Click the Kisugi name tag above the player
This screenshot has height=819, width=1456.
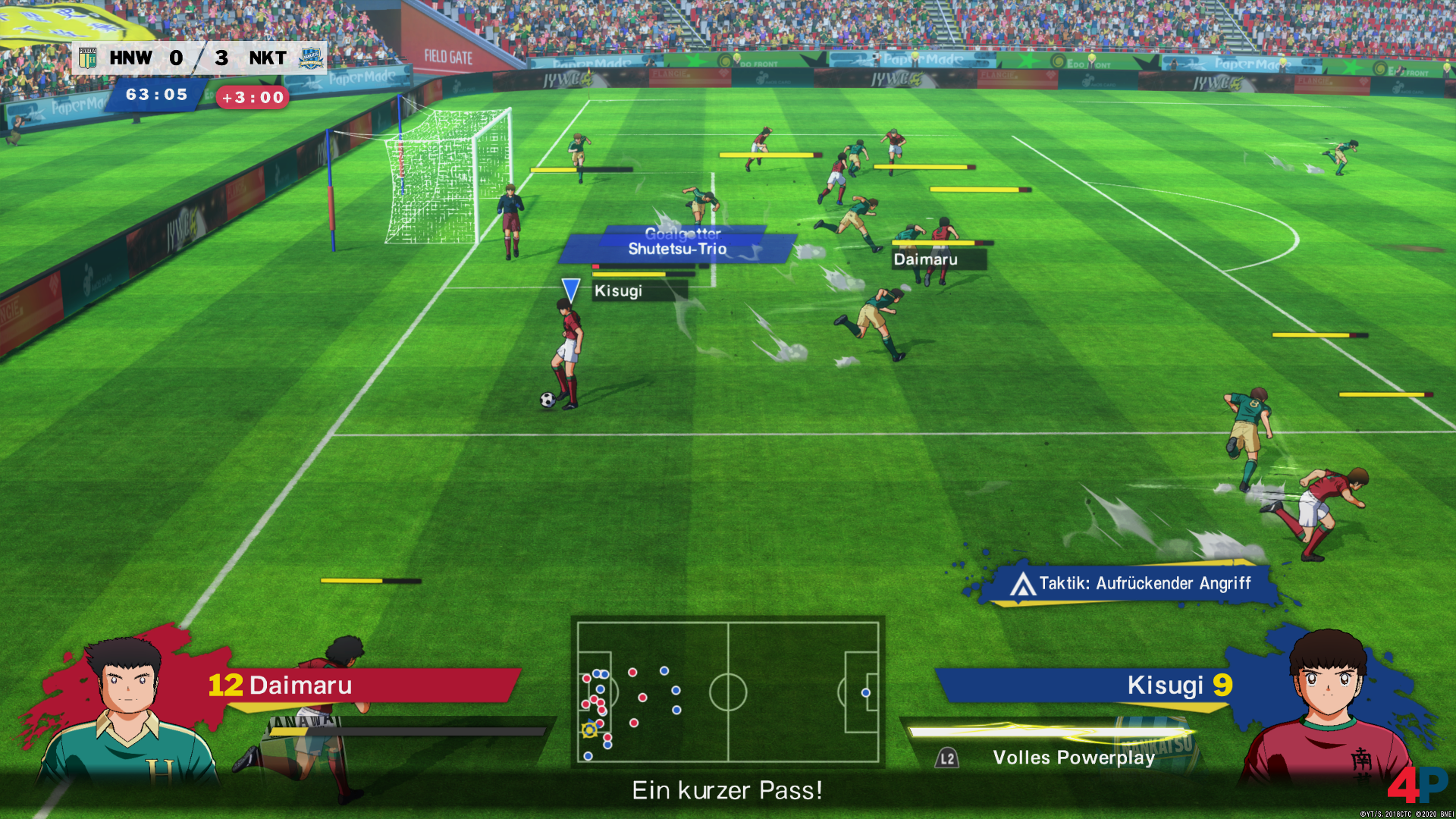(618, 291)
